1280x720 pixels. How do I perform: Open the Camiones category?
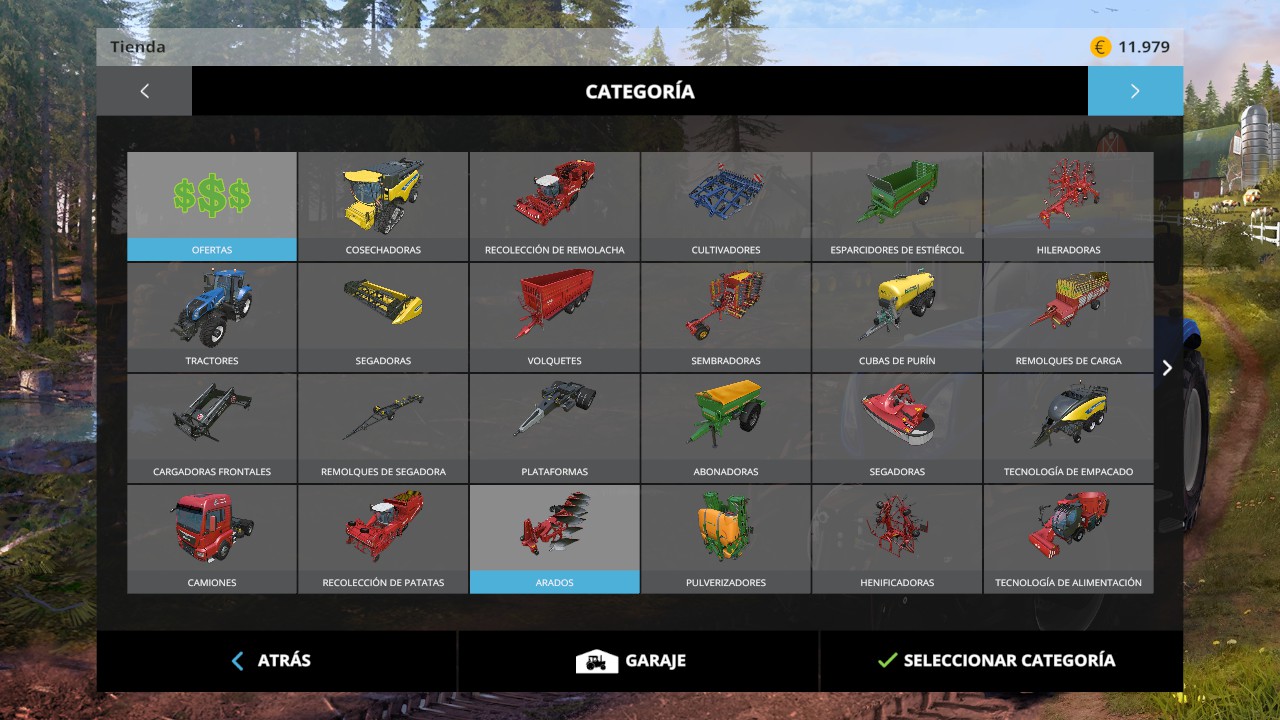[x=212, y=539]
